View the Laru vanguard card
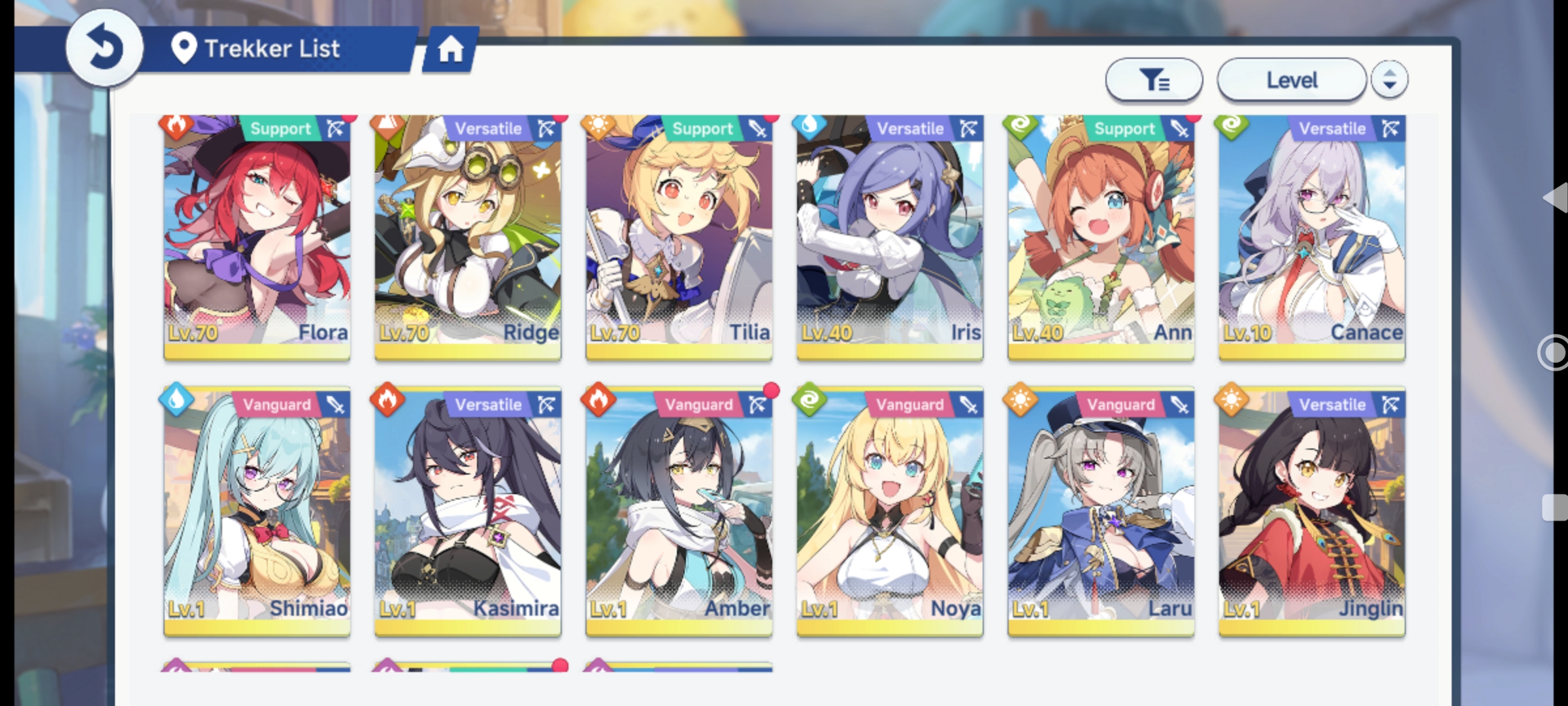This screenshot has width=1568, height=706. (x=1101, y=513)
